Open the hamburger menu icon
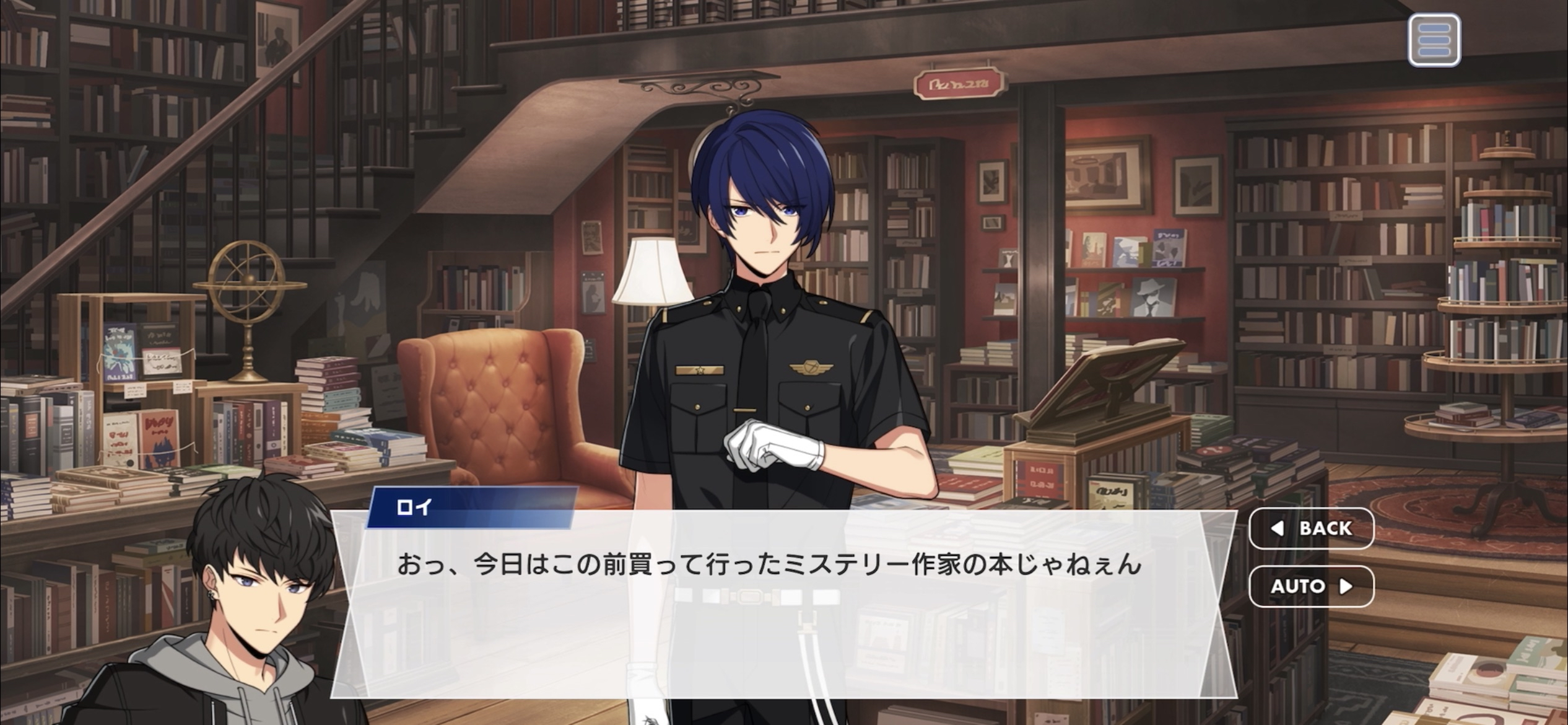Image resolution: width=1568 pixels, height=725 pixels. click(x=1434, y=41)
